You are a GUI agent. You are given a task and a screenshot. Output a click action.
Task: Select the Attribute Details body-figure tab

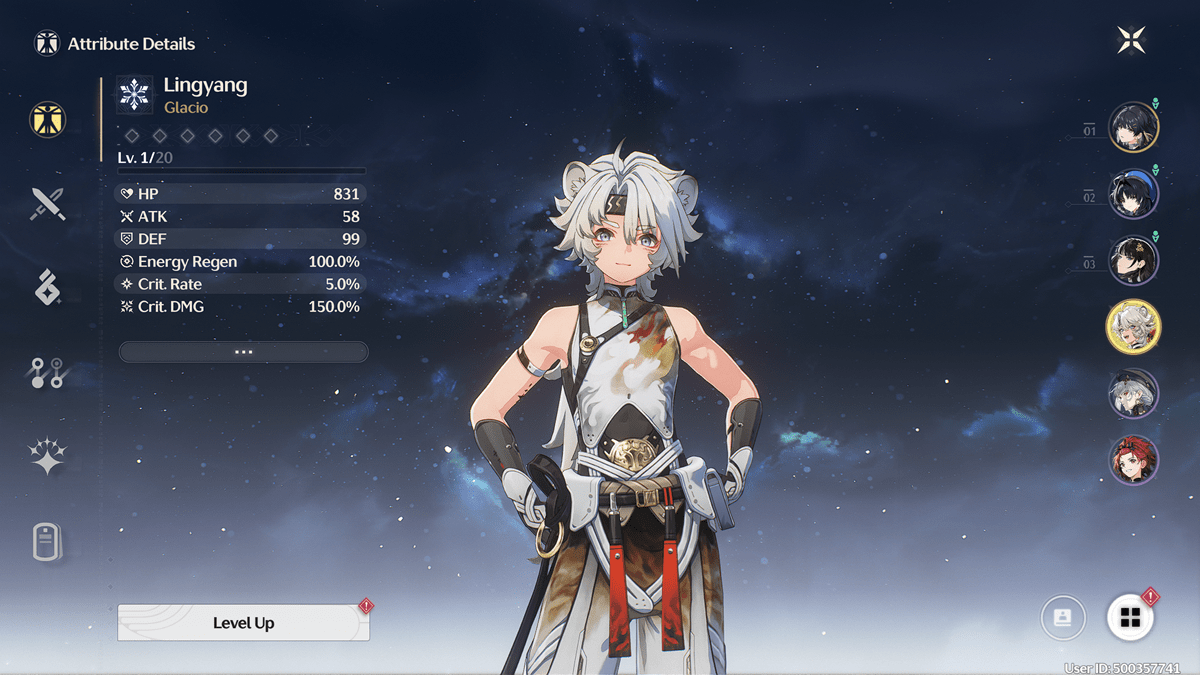[x=47, y=119]
